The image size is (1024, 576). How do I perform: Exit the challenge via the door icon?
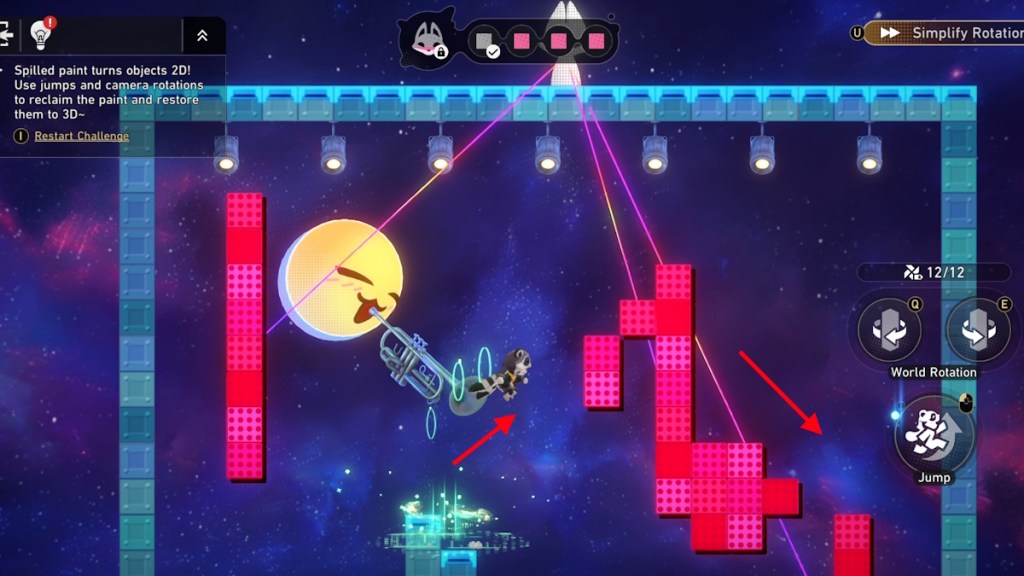tap(6, 34)
